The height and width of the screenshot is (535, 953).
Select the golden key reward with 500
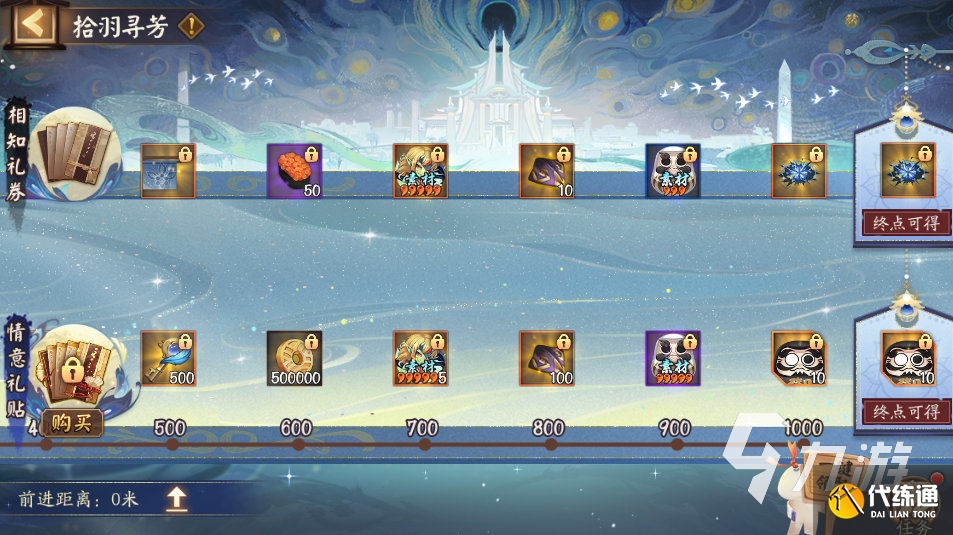click(168, 358)
